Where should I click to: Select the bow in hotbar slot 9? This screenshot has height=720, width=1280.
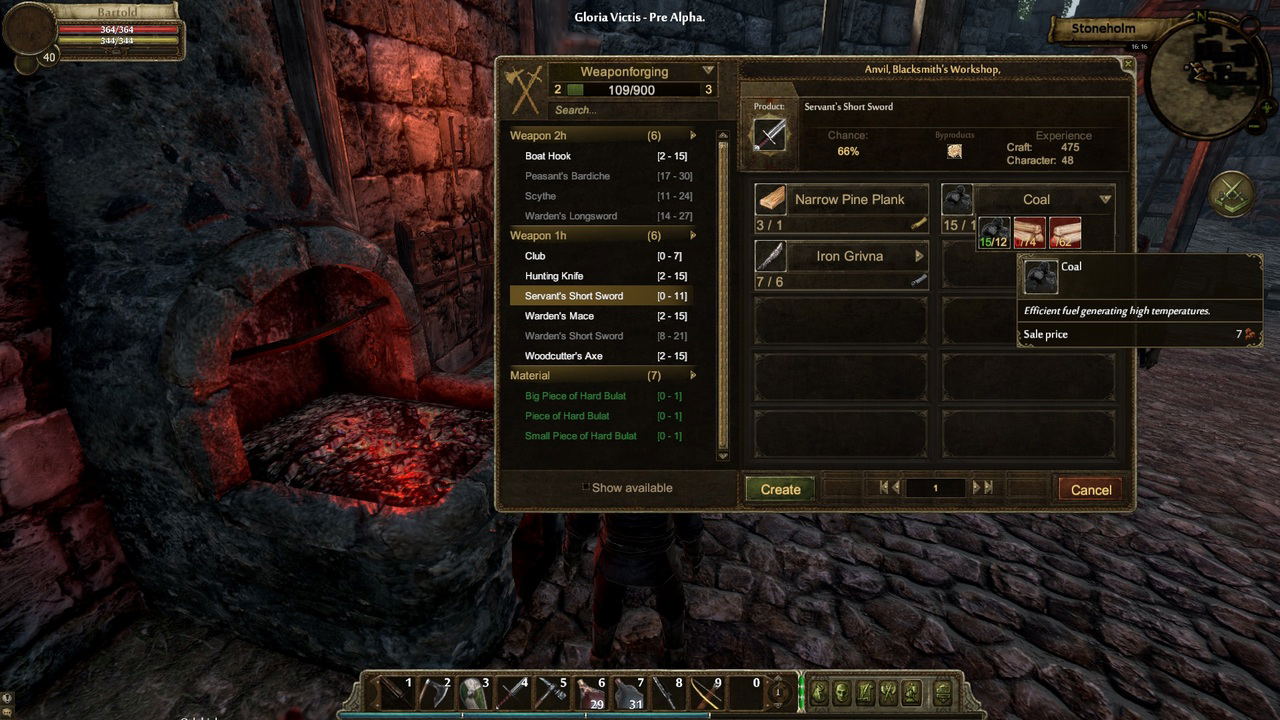tap(706, 692)
